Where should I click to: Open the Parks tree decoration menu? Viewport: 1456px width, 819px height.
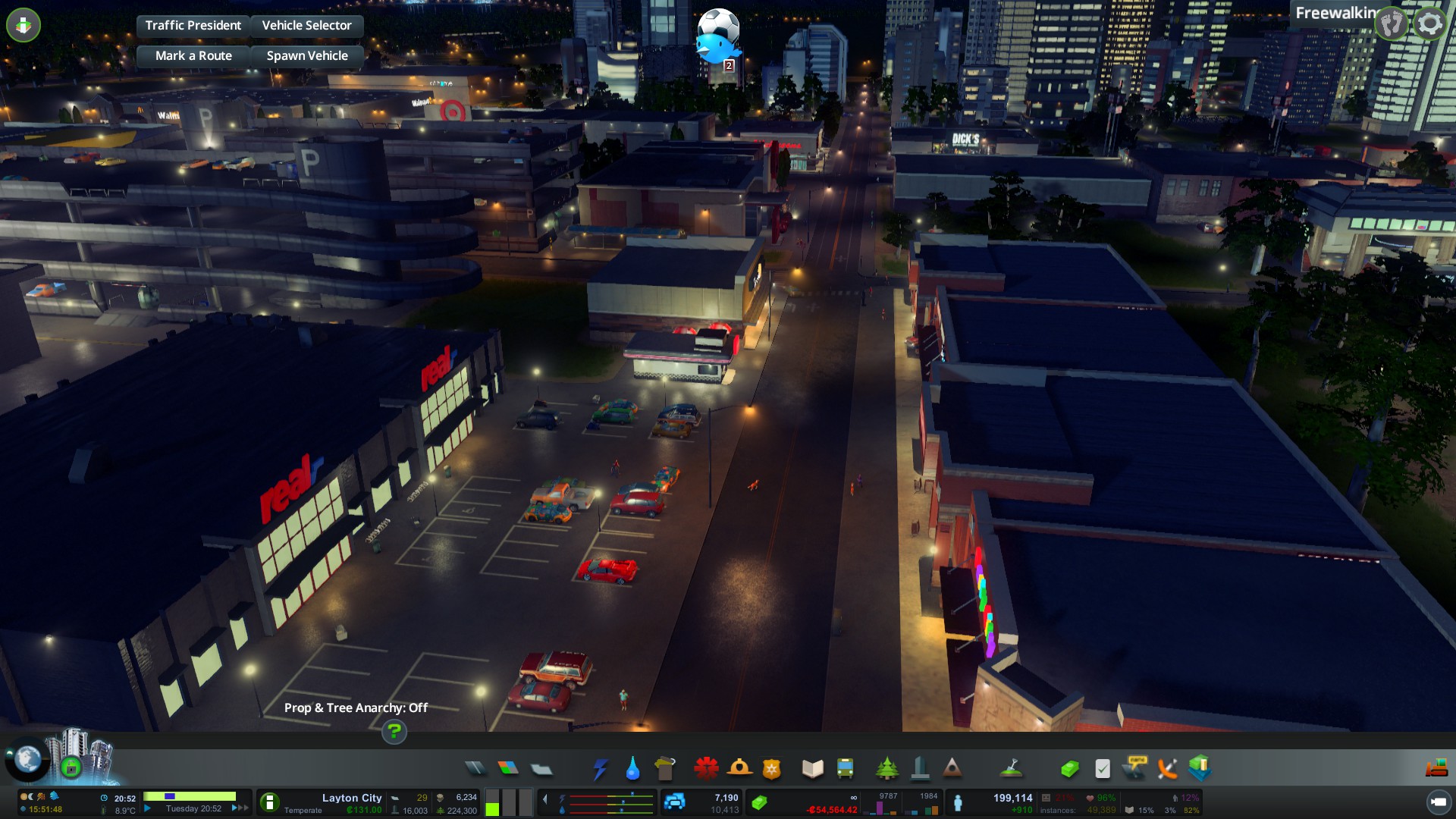(886, 769)
